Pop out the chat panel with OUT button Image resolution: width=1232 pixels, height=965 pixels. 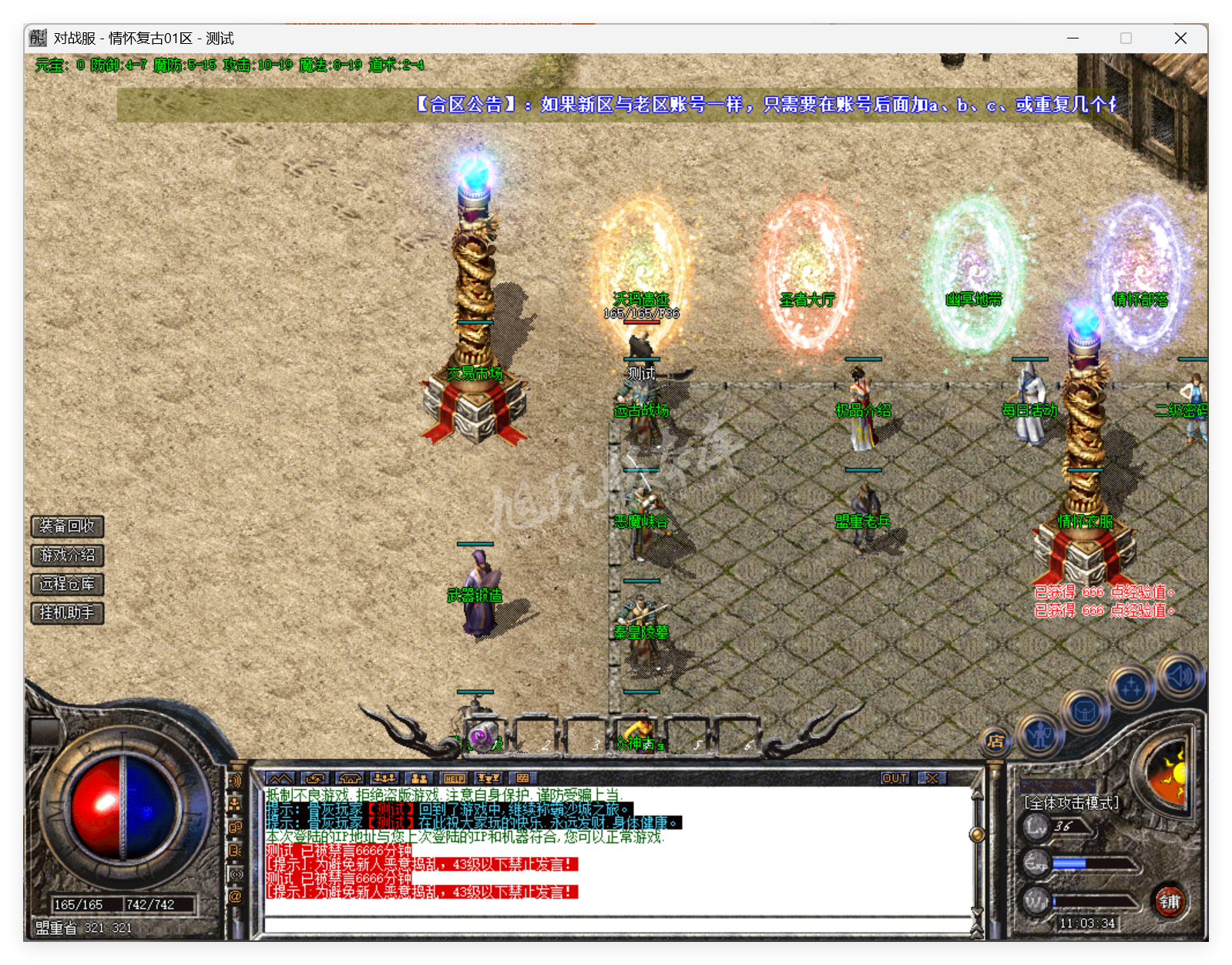(894, 778)
